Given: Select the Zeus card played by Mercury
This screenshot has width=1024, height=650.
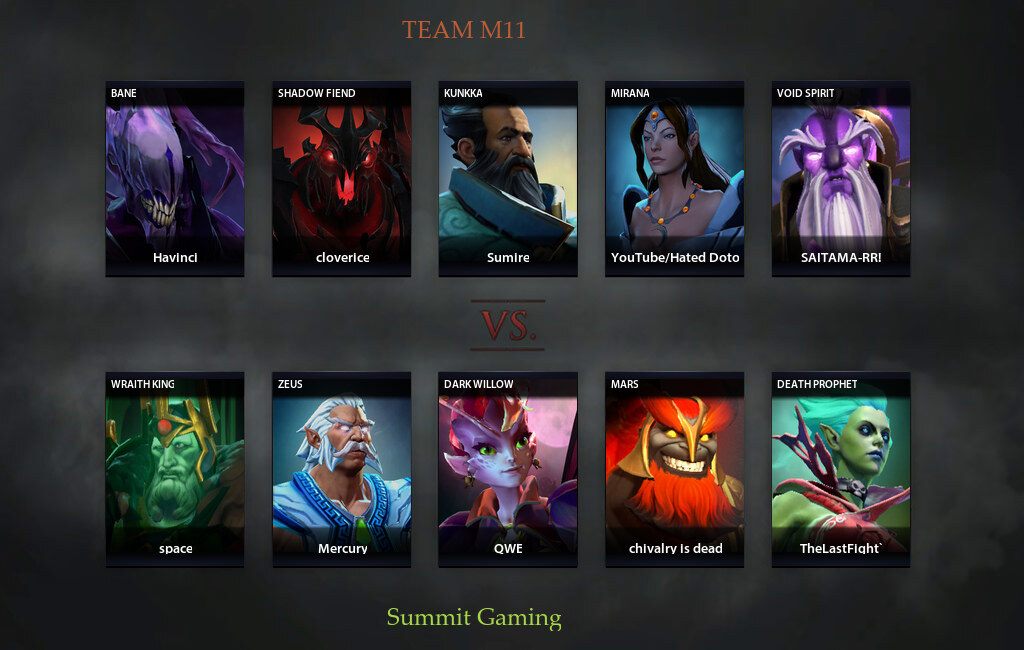Looking at the screenshot, I should 341,469.
